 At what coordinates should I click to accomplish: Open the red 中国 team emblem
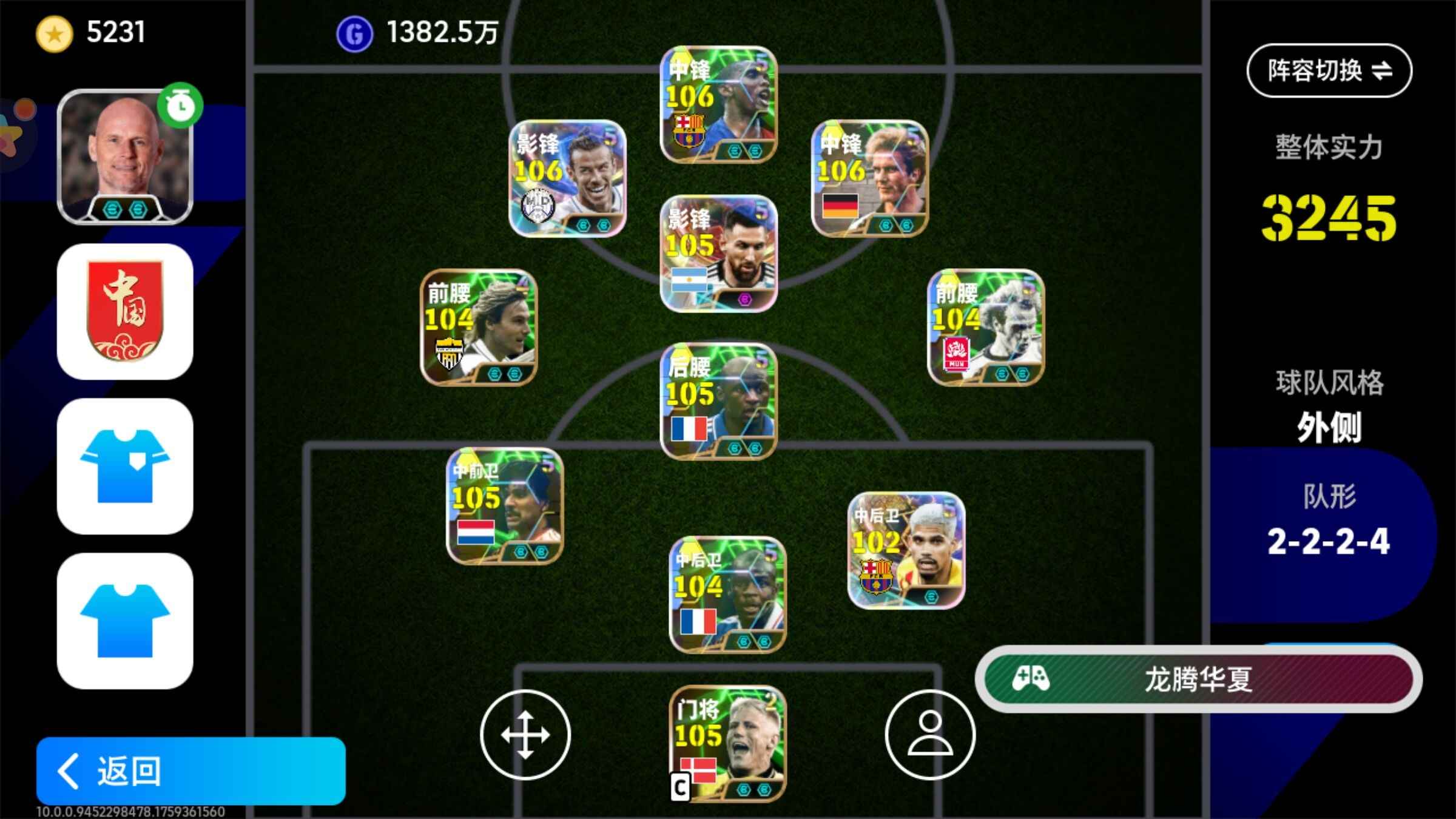(125, 312)
